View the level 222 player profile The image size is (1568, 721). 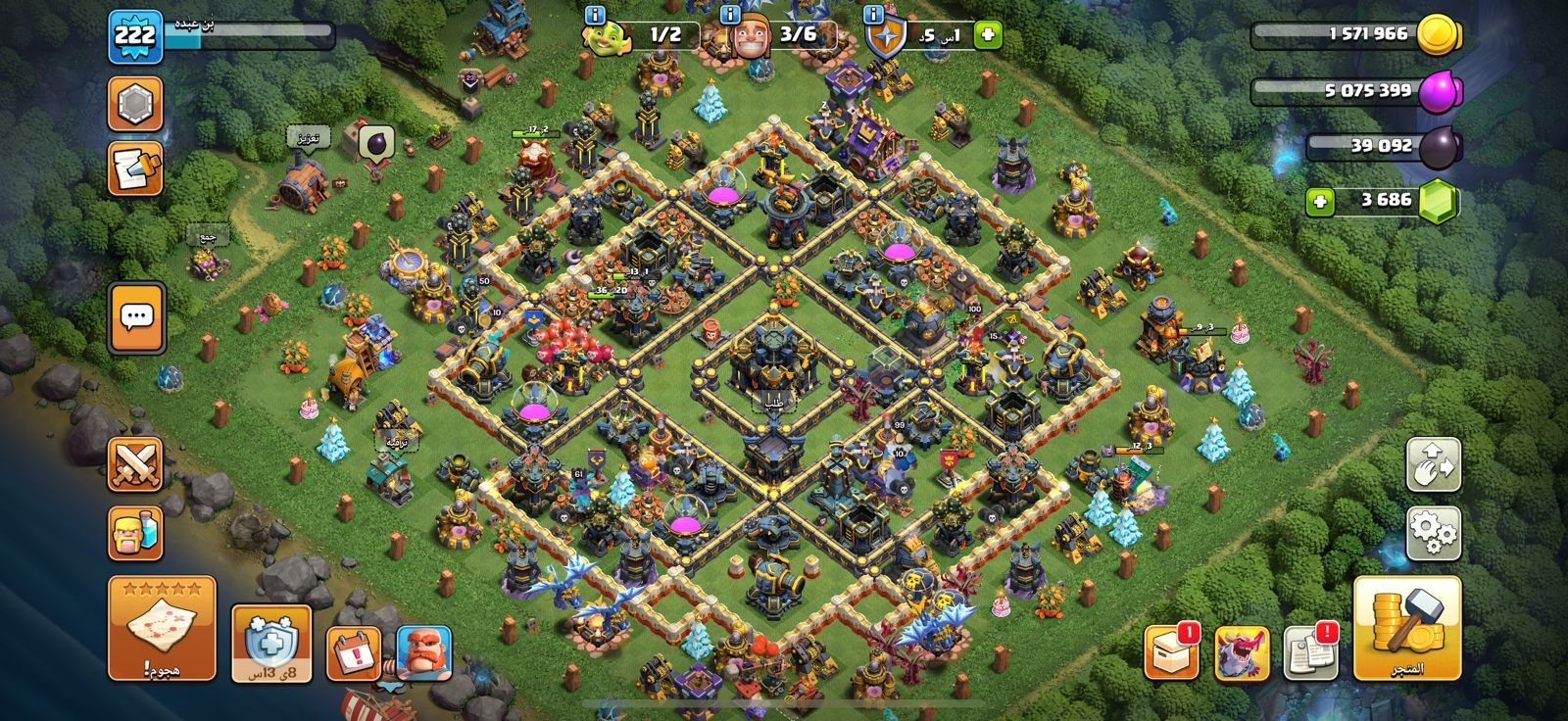135,37
